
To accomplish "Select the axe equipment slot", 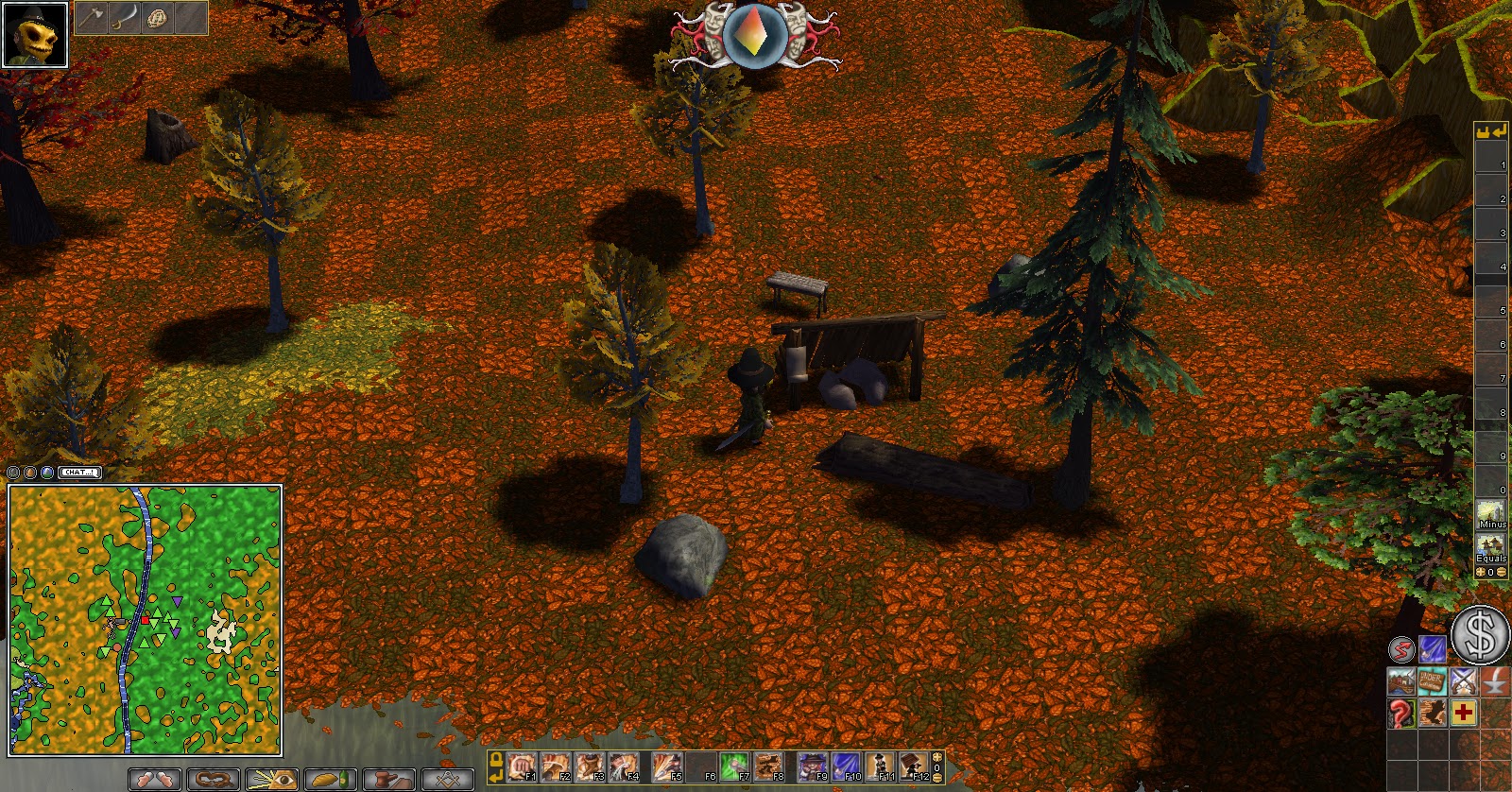I will [x=92, y=18].
